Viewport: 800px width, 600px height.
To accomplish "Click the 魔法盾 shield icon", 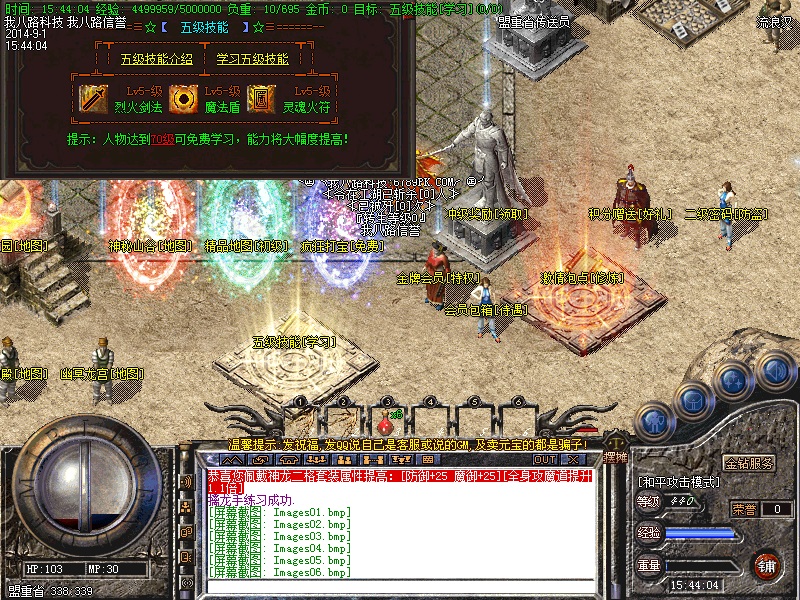I will (x=181, y=97).
